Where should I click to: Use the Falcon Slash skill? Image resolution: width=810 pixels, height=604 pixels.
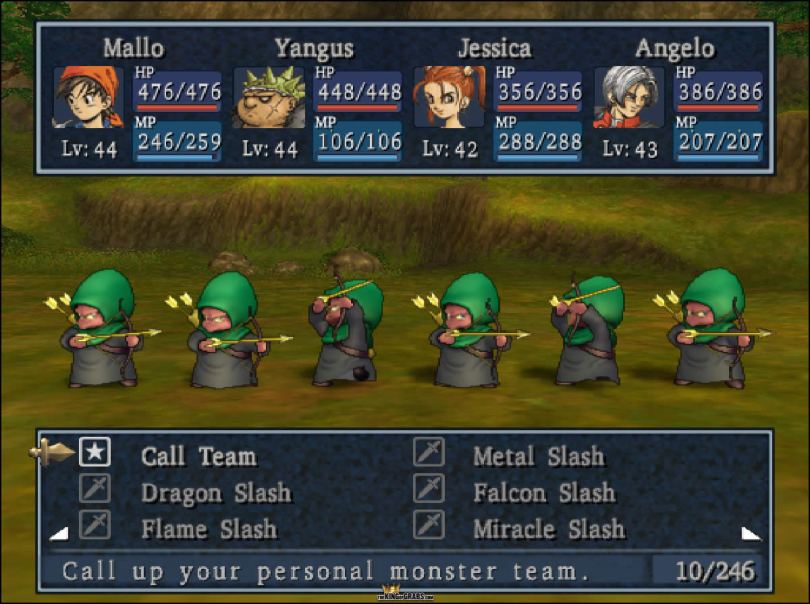[x=544, y=493]
